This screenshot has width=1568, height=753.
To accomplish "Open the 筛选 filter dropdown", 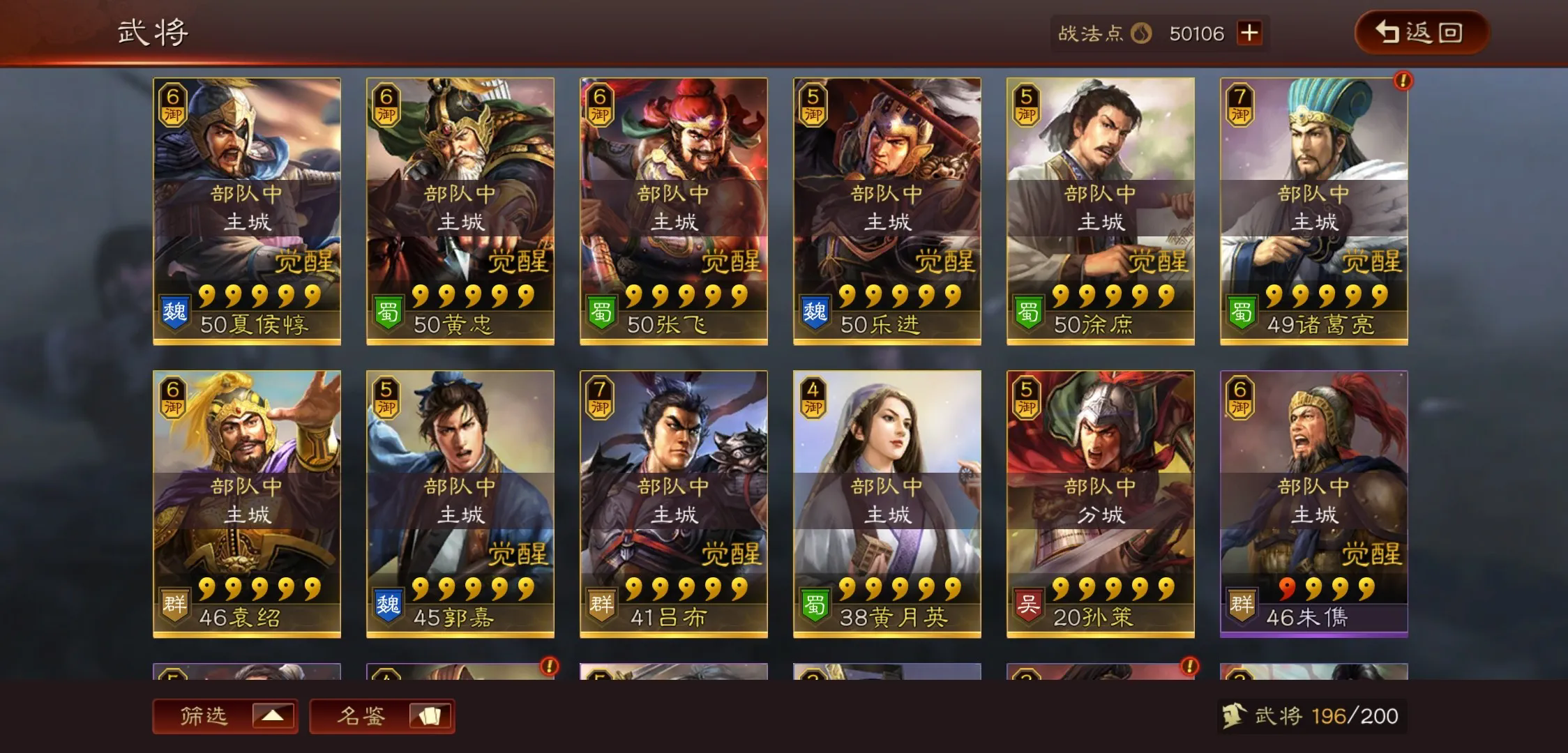I will (x=225, y=716).
